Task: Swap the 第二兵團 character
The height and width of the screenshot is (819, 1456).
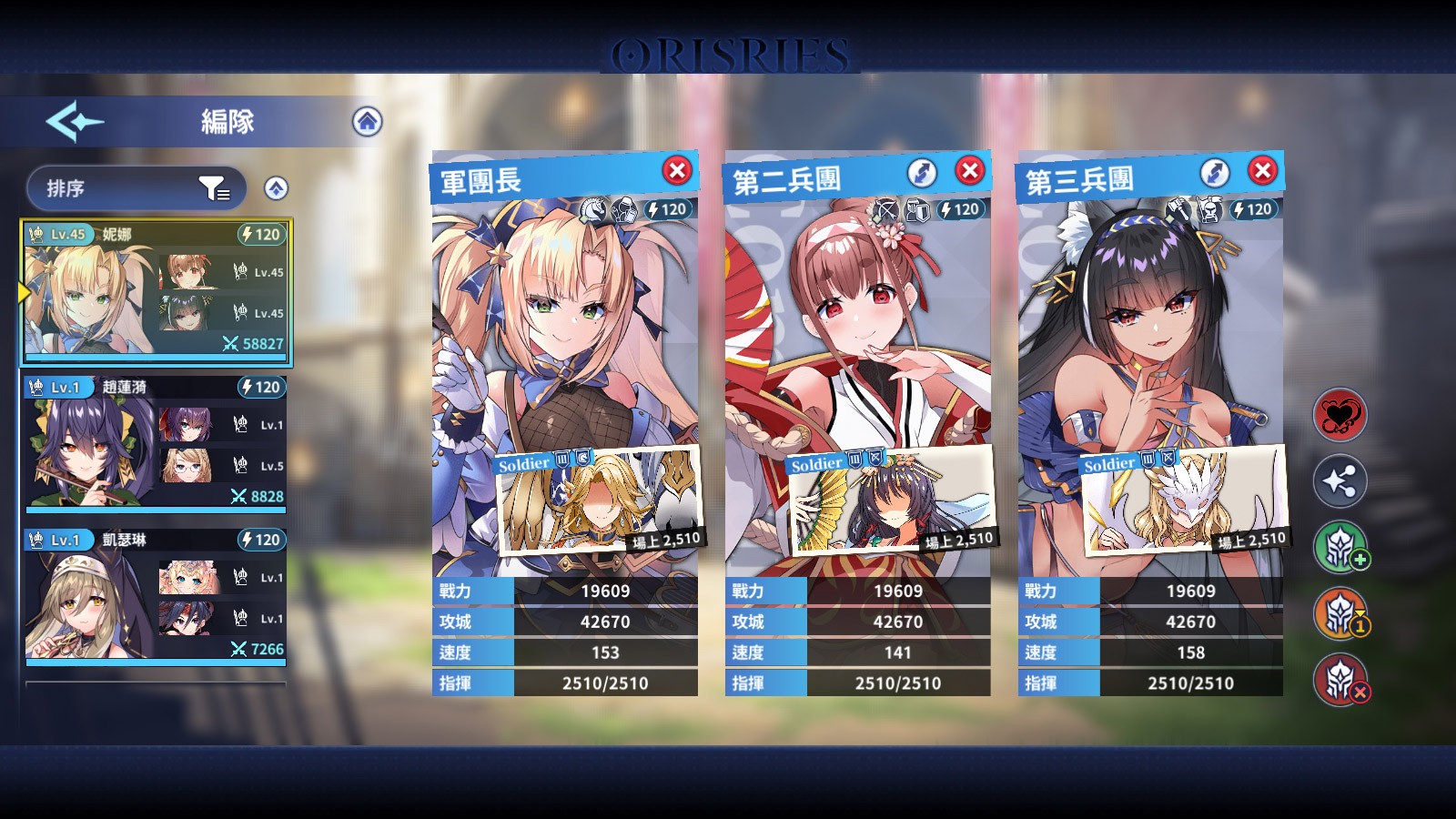Action: point(922,172)
